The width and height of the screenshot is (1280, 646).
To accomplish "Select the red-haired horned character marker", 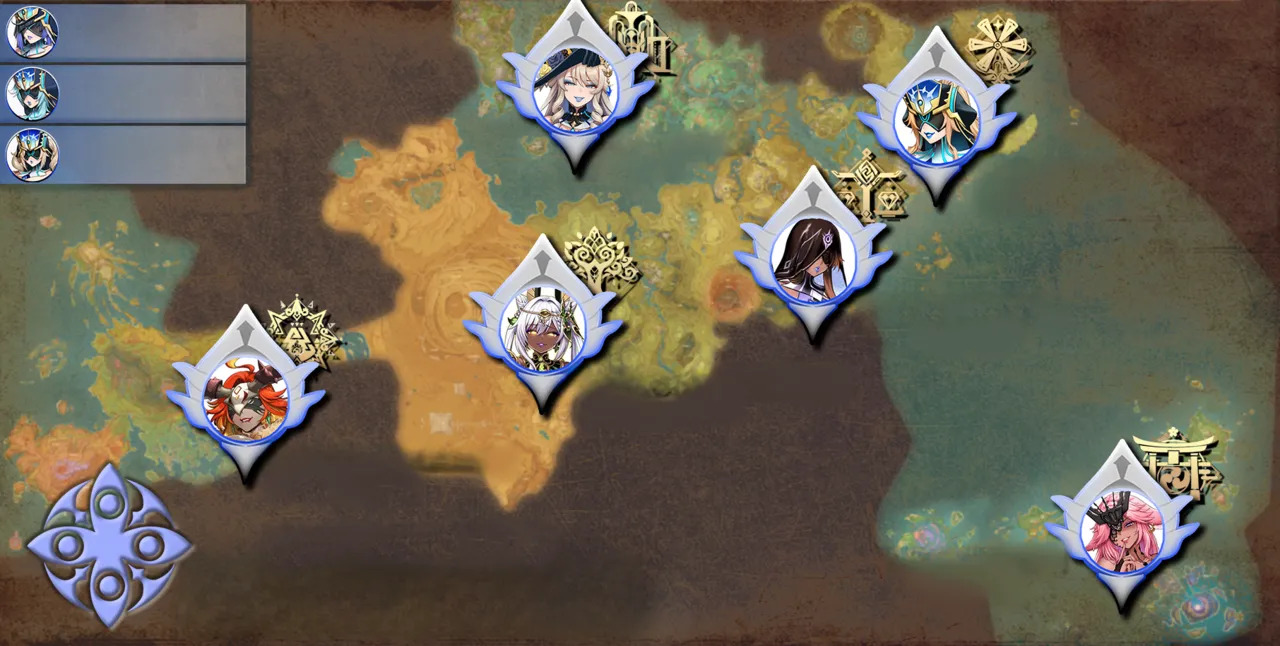I will coord(246,400).
